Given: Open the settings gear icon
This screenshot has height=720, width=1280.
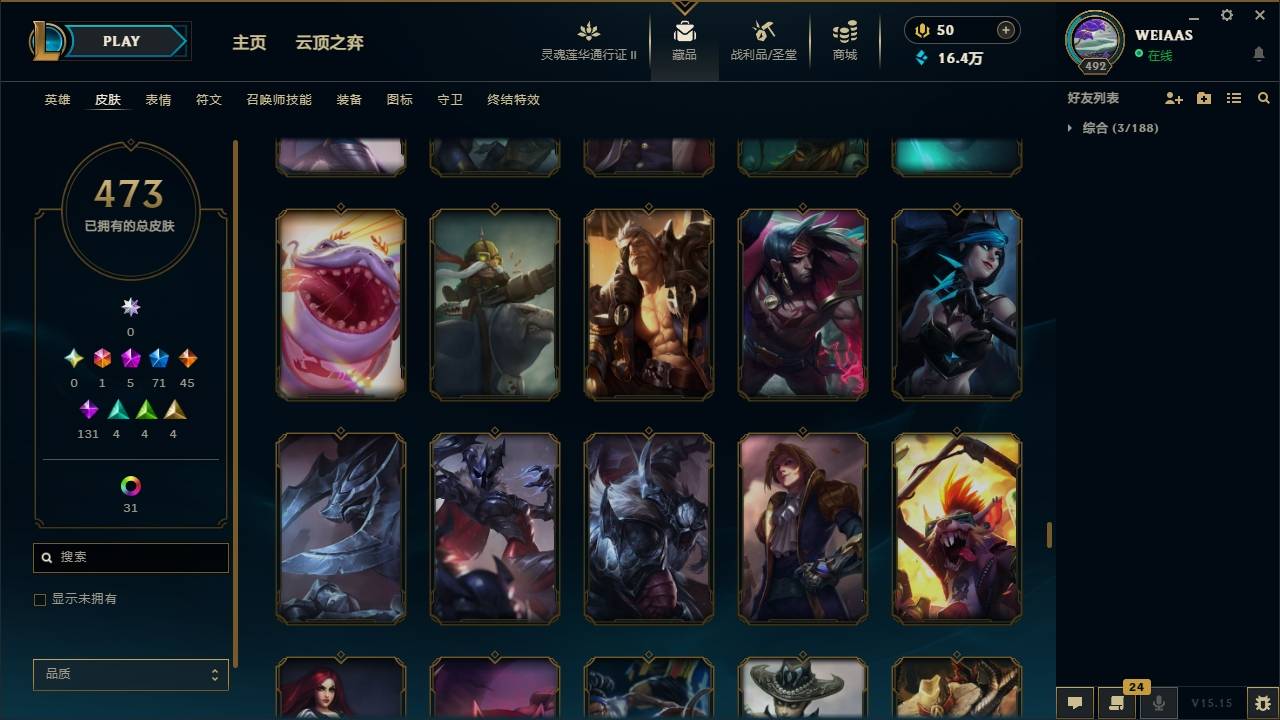Looking at the screenshot, I should (x=1226, y=15).
